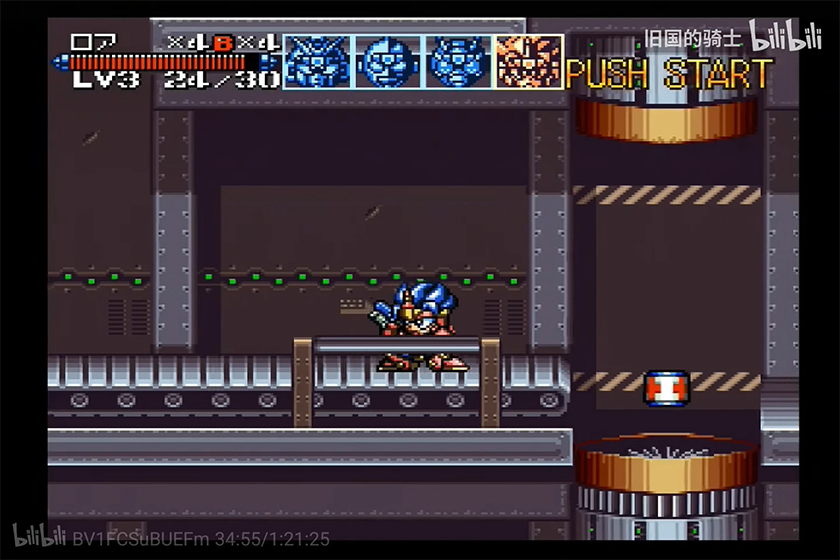Choose the blue horned robot portrait
The width and height of the screenshot is (840, 560).
[317, 61]
